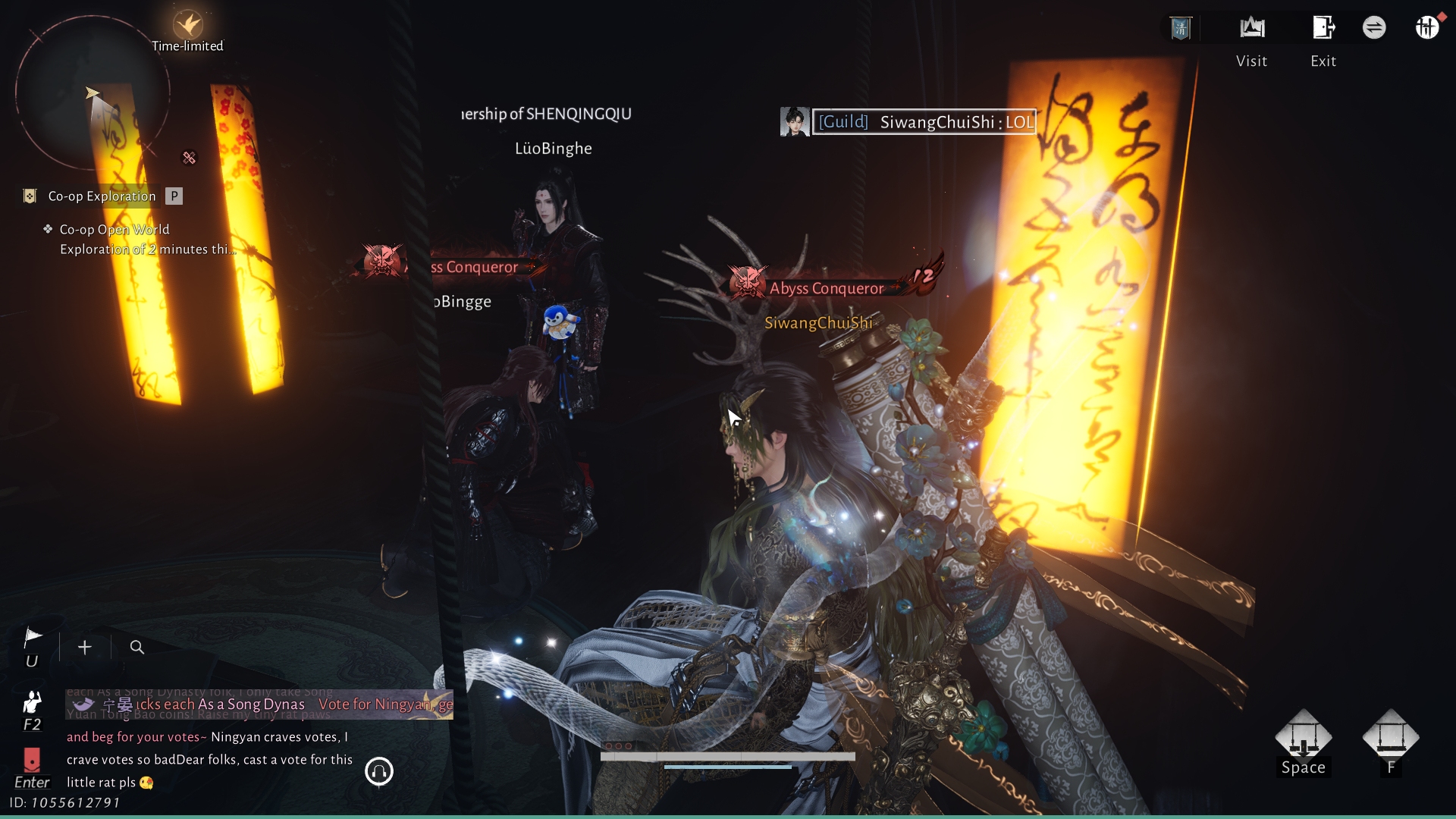1456x819 pixels.
Task: Toggle the headphone voice icon
Action: tap(379, 772)
